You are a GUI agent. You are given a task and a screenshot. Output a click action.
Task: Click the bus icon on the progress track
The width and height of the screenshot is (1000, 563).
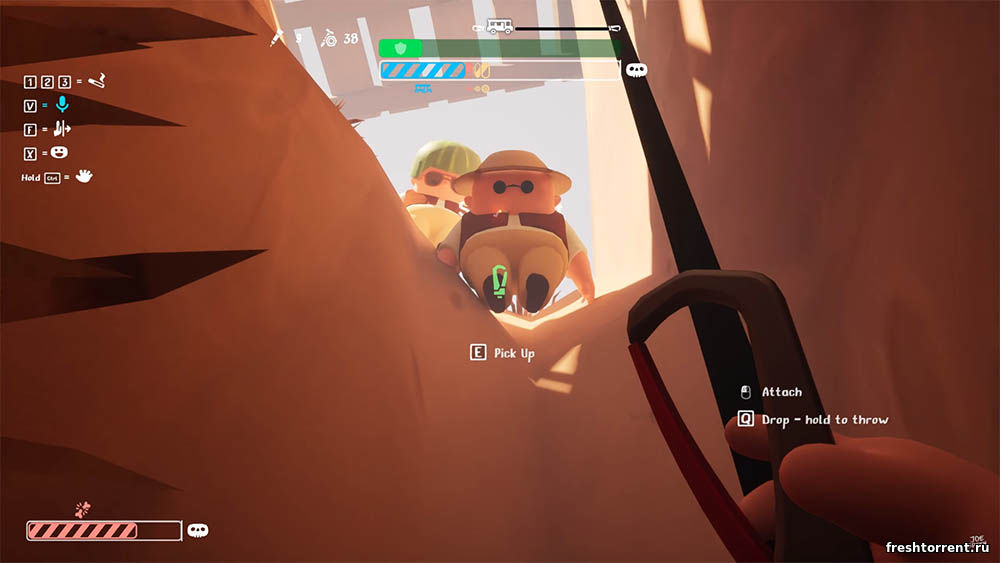click(499, 27)
